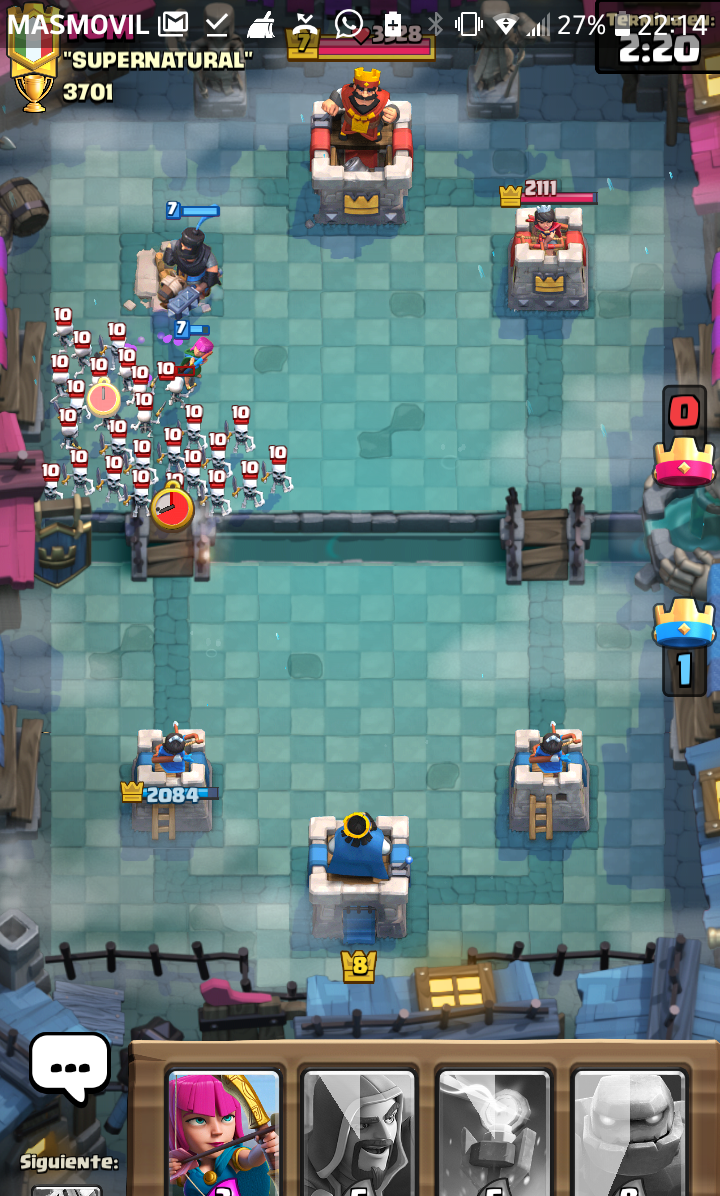Choose the grayed-out Wizard card
This screenshot has width=720, height=1196.
point(359,1135)
